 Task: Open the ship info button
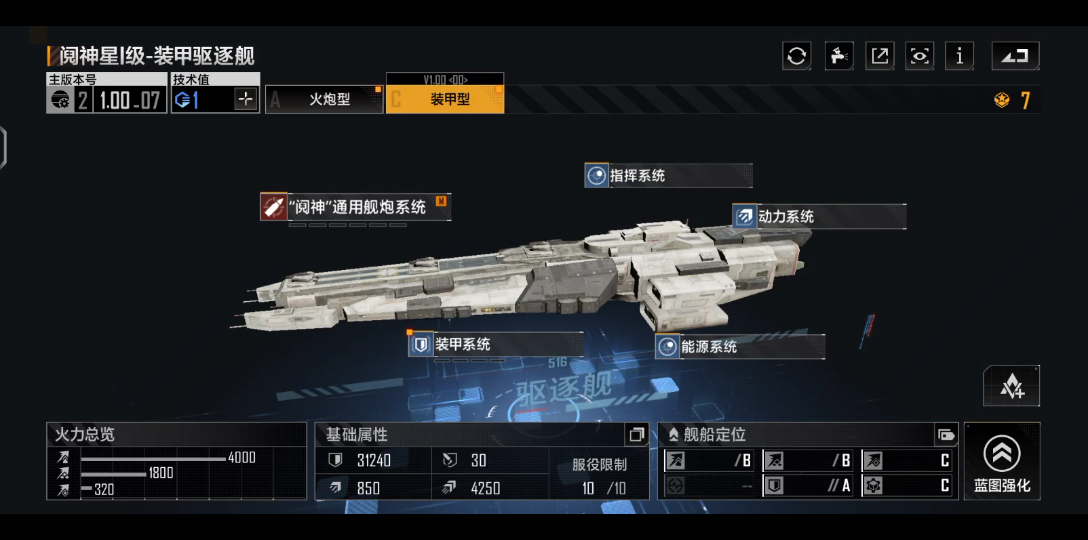coord(959,56)
